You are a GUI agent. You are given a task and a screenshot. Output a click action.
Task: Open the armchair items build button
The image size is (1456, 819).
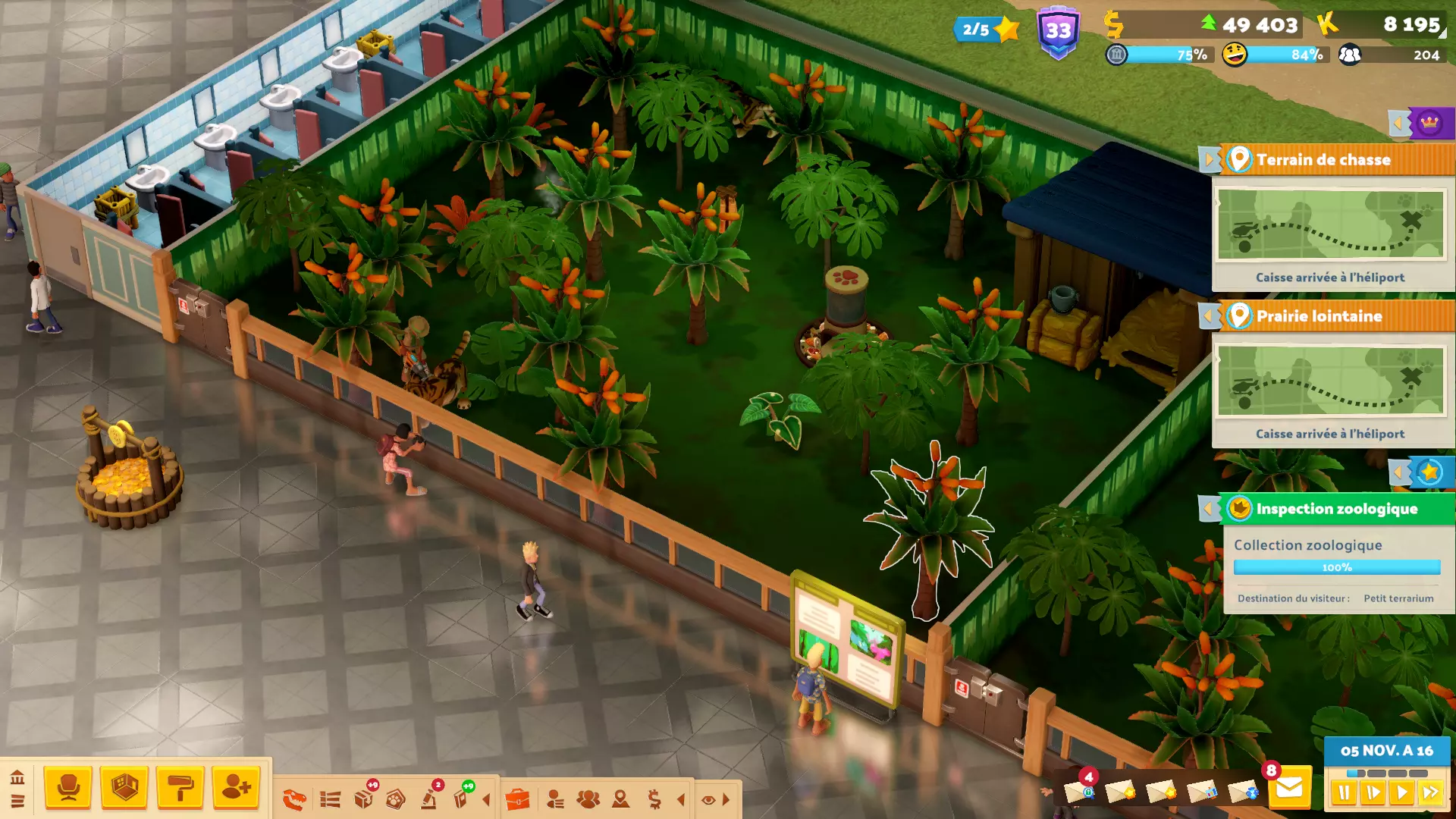[68, 788]
